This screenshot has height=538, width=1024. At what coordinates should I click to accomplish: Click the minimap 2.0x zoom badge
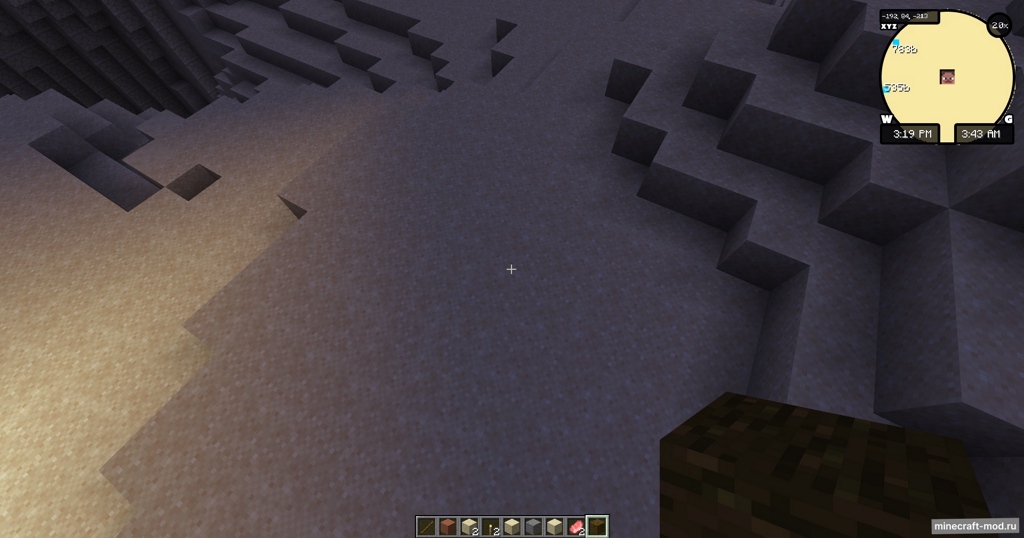click(x=999, y=25)
